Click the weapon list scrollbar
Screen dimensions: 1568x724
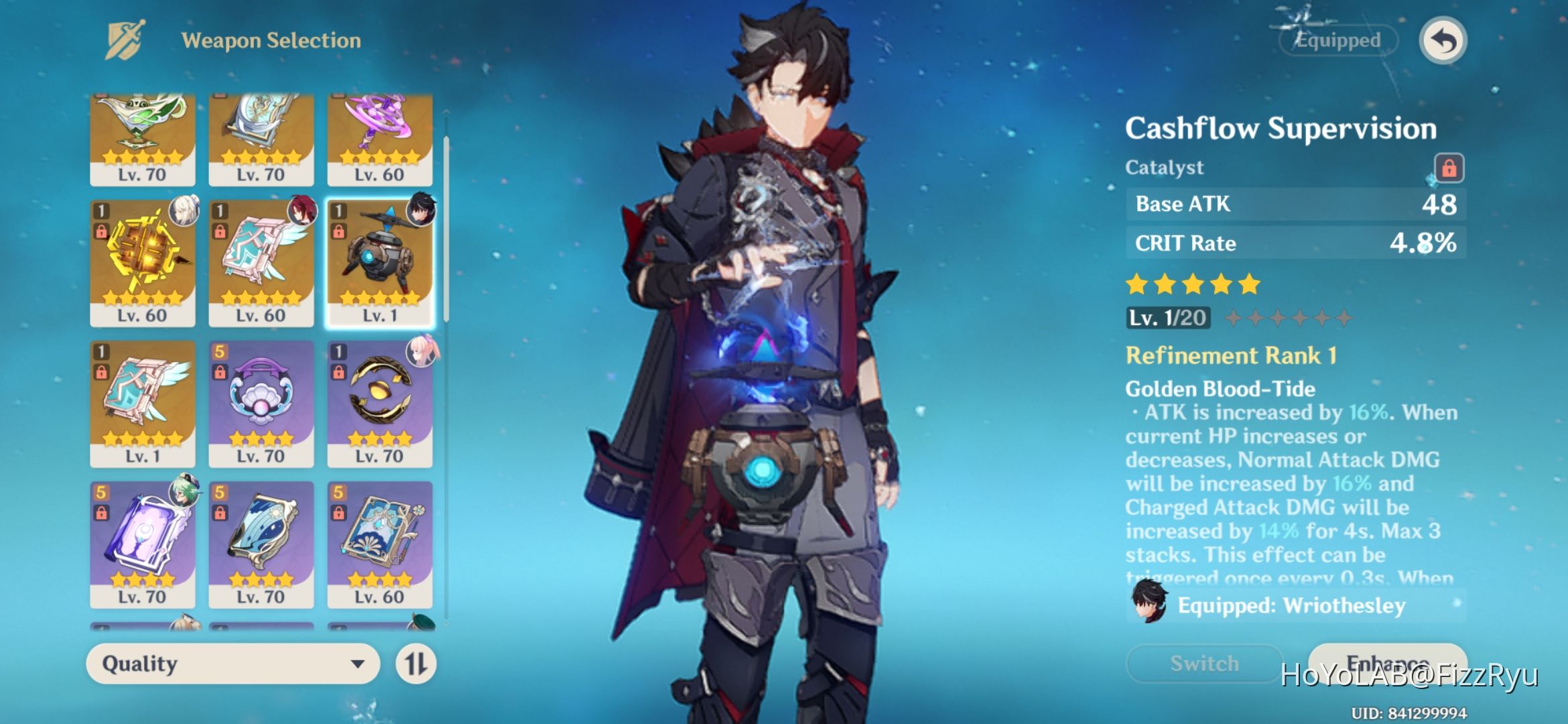446,228
